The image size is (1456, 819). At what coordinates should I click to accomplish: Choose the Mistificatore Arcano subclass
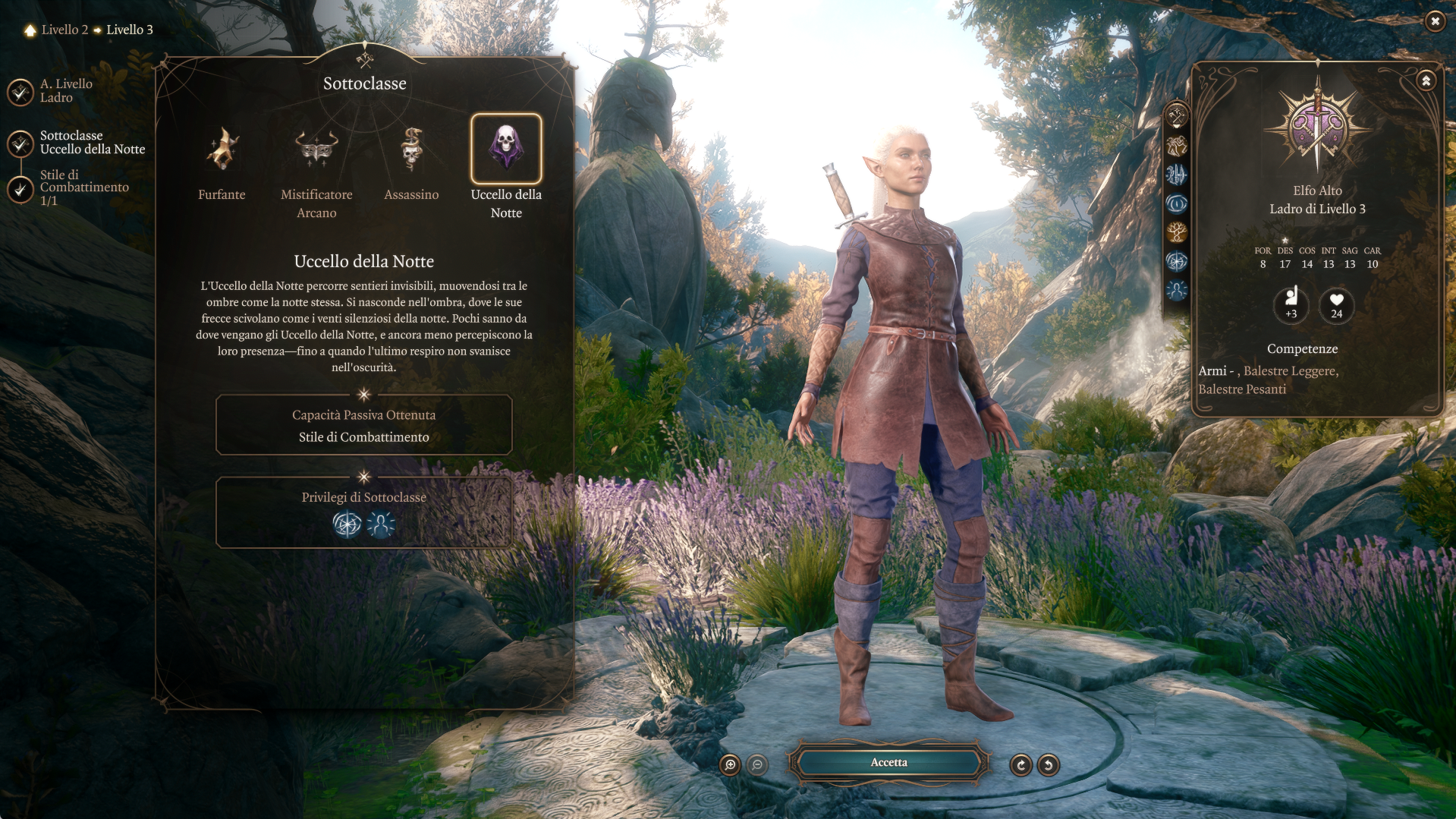click(316, 150)
